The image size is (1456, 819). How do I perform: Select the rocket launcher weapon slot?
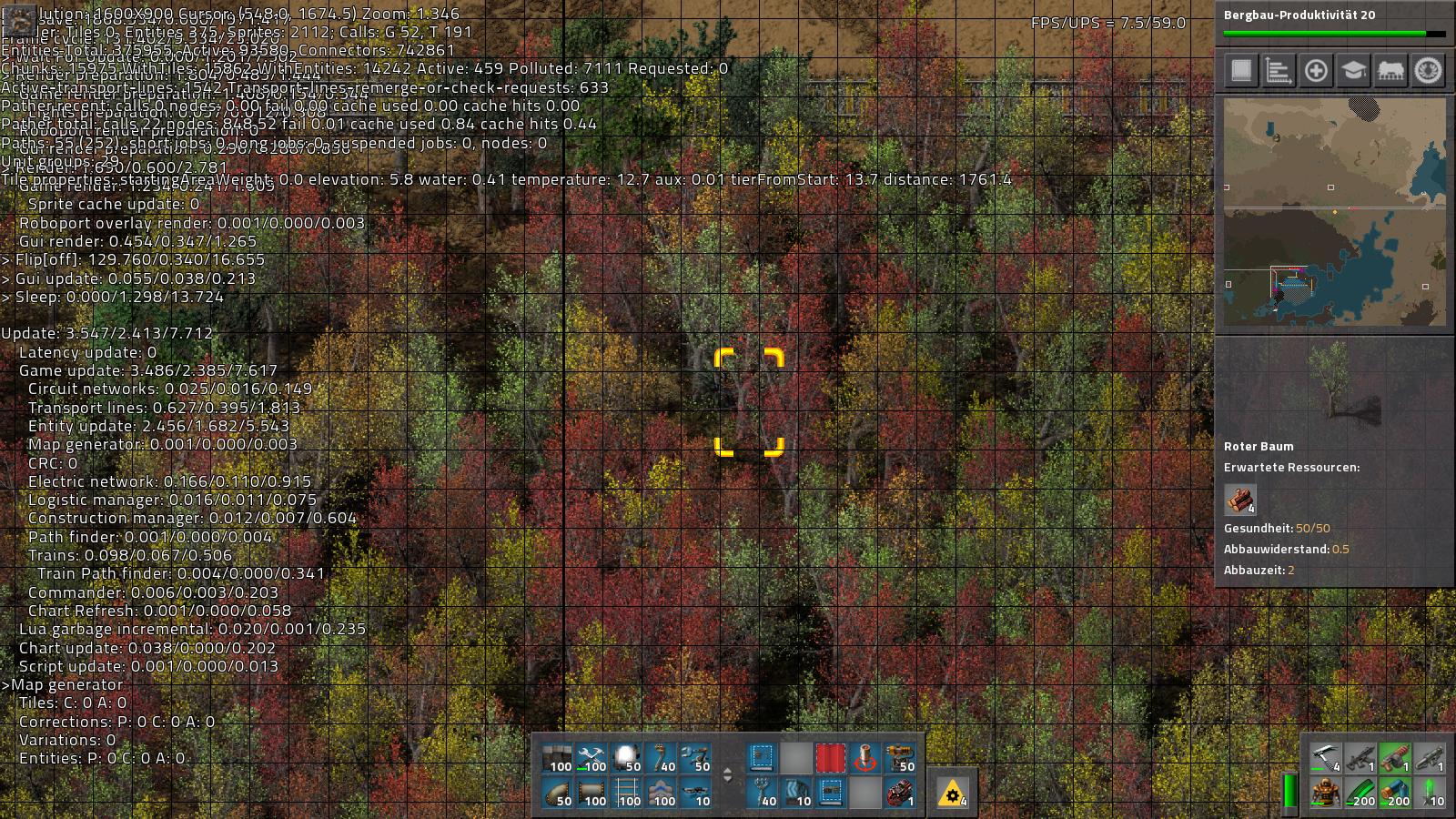(1429, 758)
